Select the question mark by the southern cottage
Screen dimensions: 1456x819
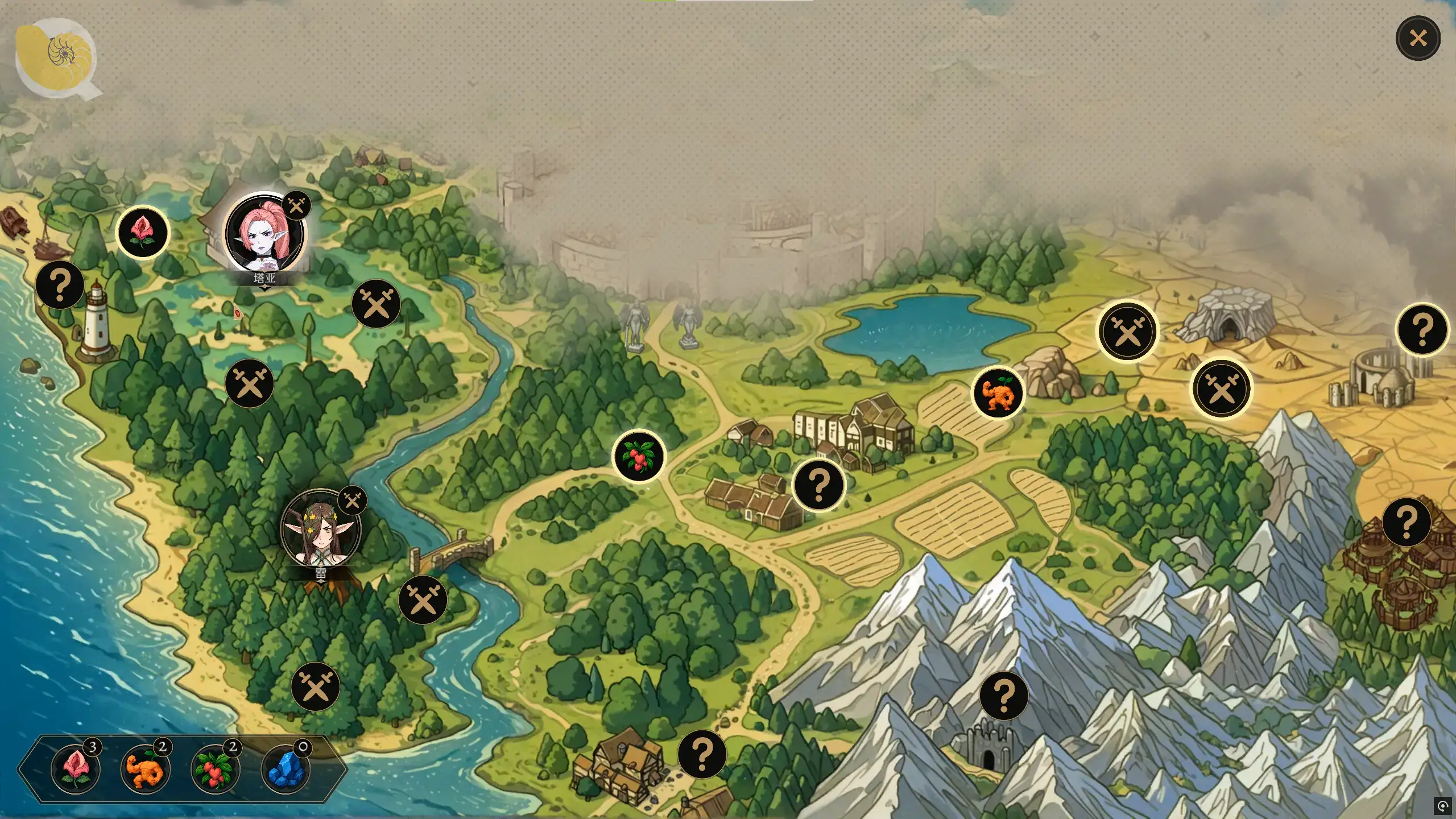(x=702, y=754)
